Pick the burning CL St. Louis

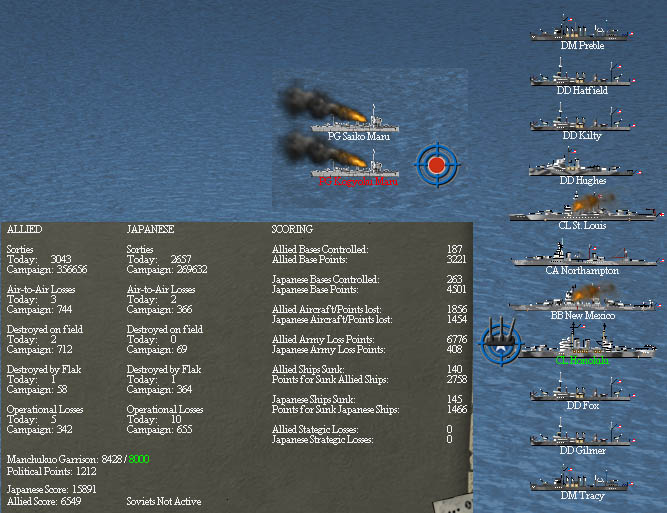tap(582, 210)
